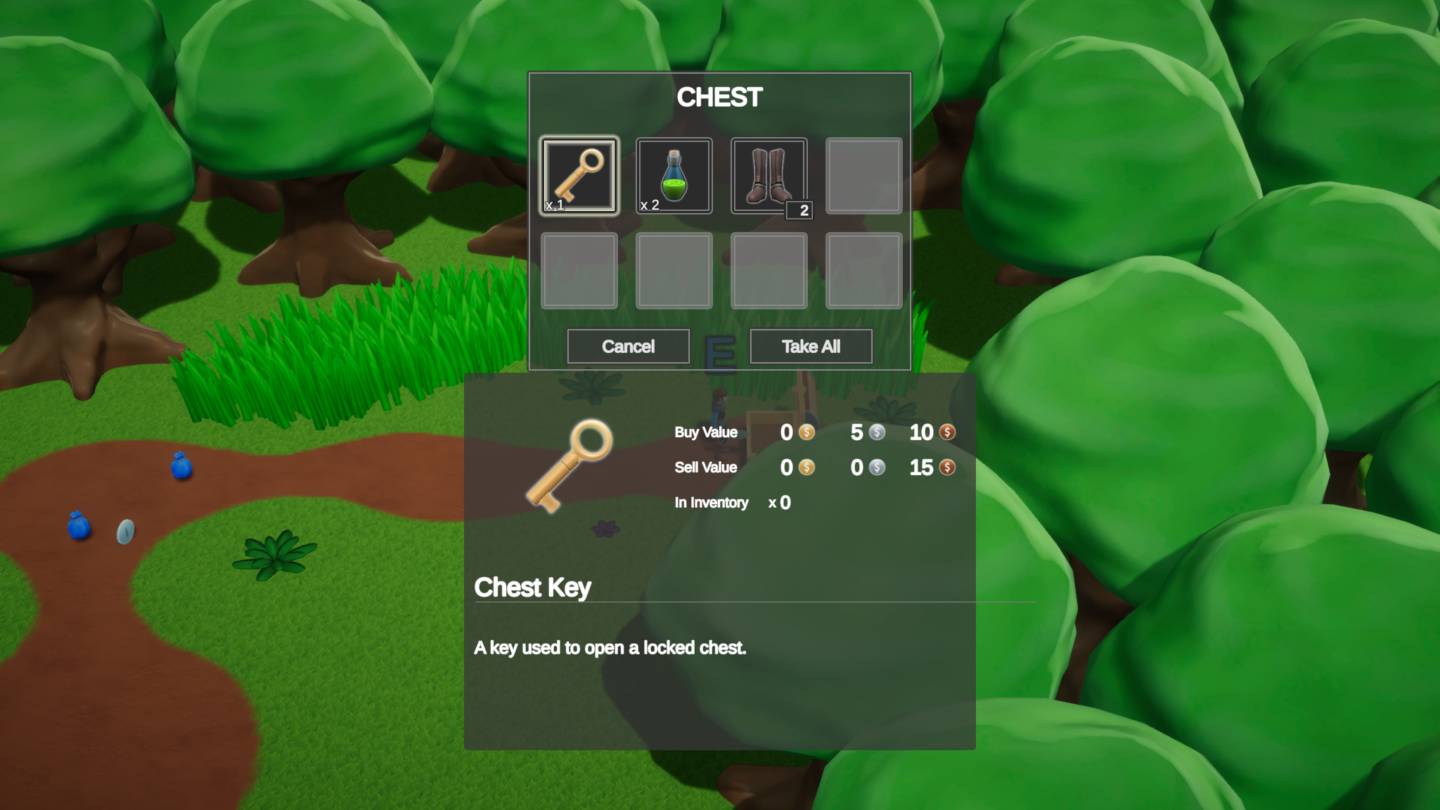Click the blue loot bag on the dirt path

(x=181, y=467)
